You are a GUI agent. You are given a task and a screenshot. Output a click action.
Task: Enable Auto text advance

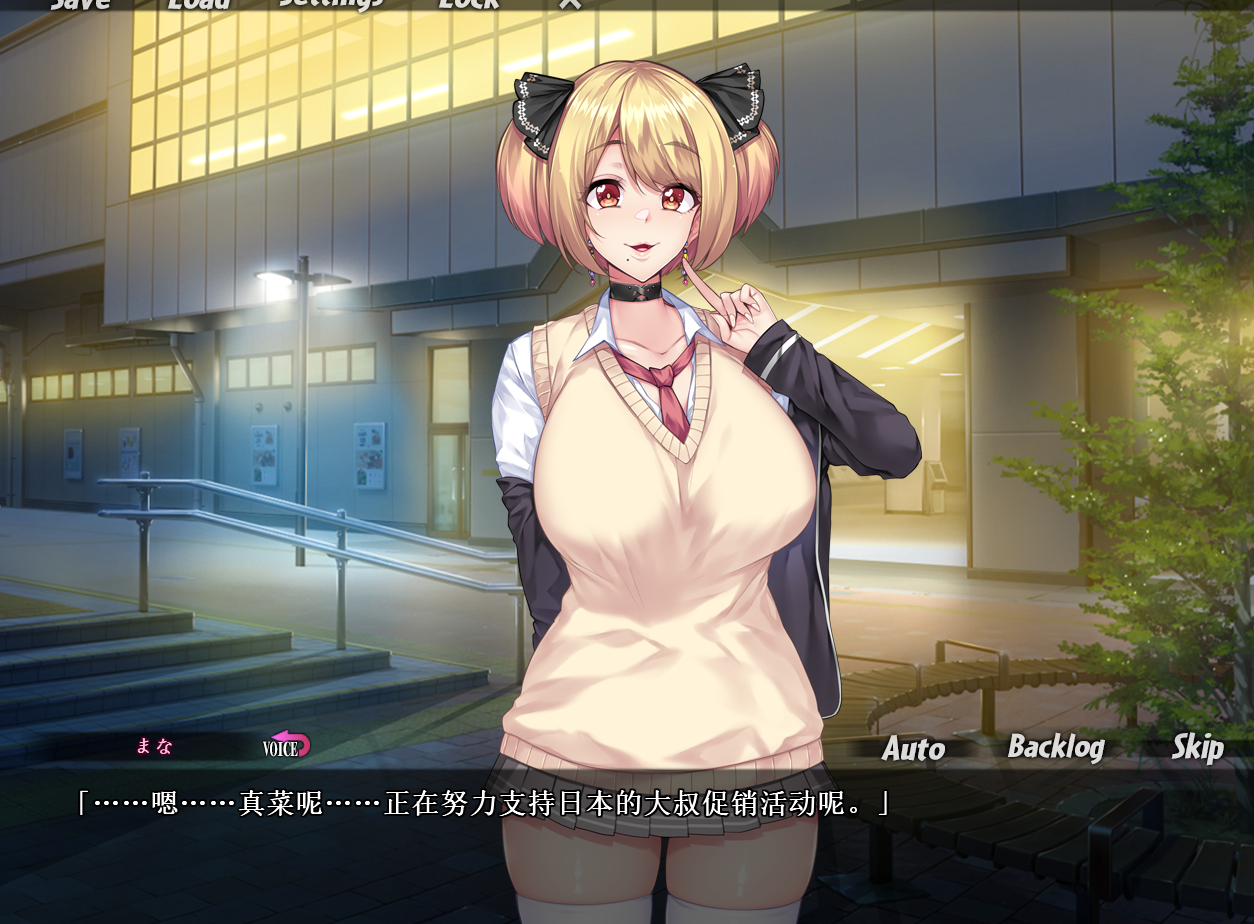tap(913, 749)
